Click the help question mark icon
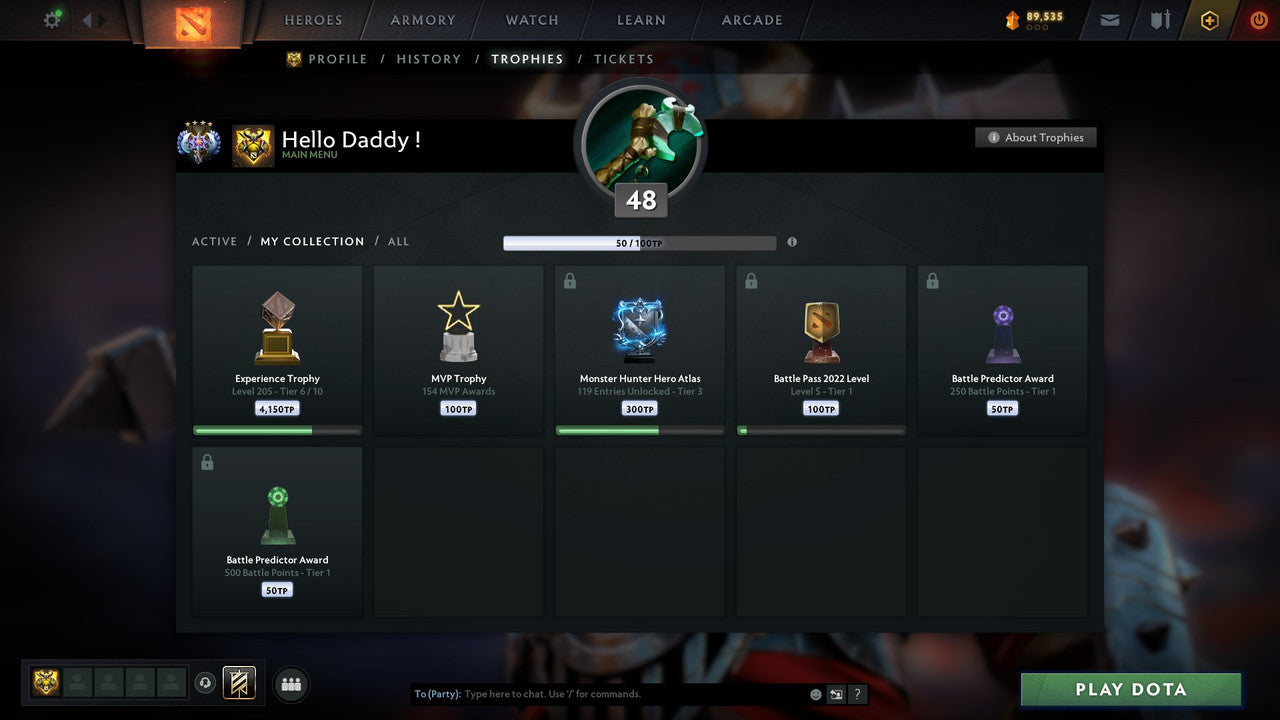Image resolution: width=1280 pixels, height=720 pixels. tap(857, 693)
